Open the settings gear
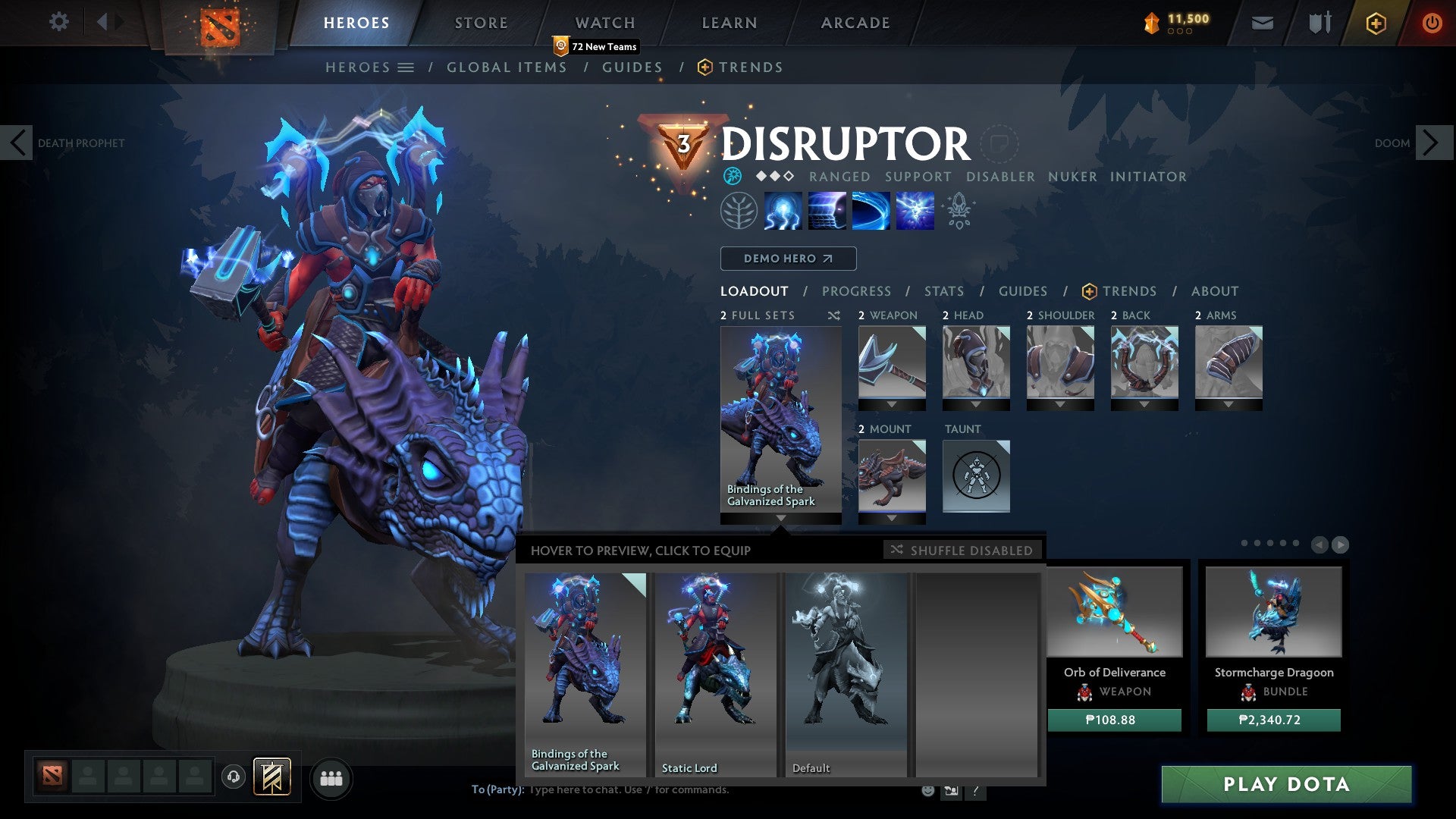 pyautogui.click(x=58, y=22)
